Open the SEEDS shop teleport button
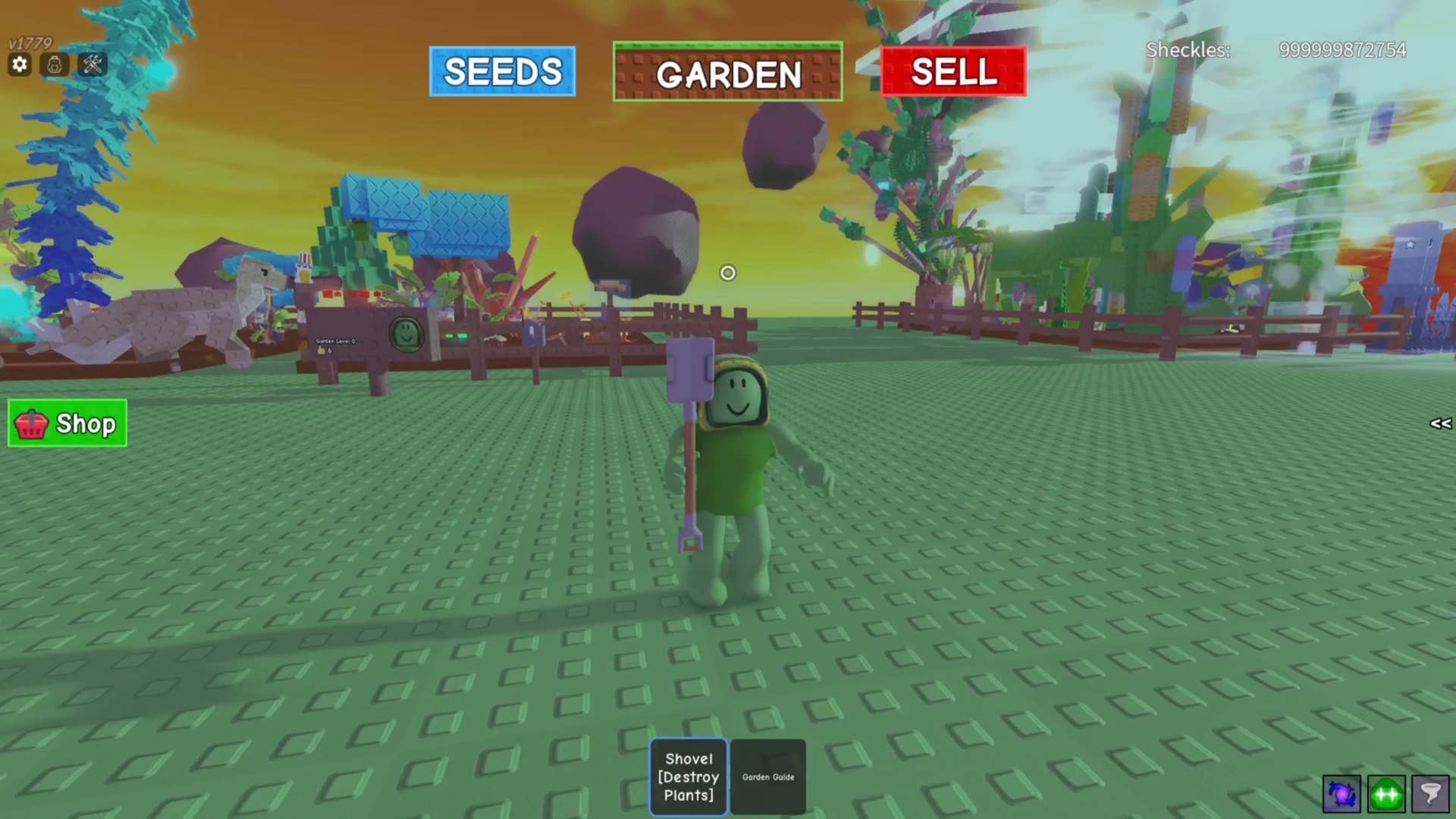 pos(502,71)
